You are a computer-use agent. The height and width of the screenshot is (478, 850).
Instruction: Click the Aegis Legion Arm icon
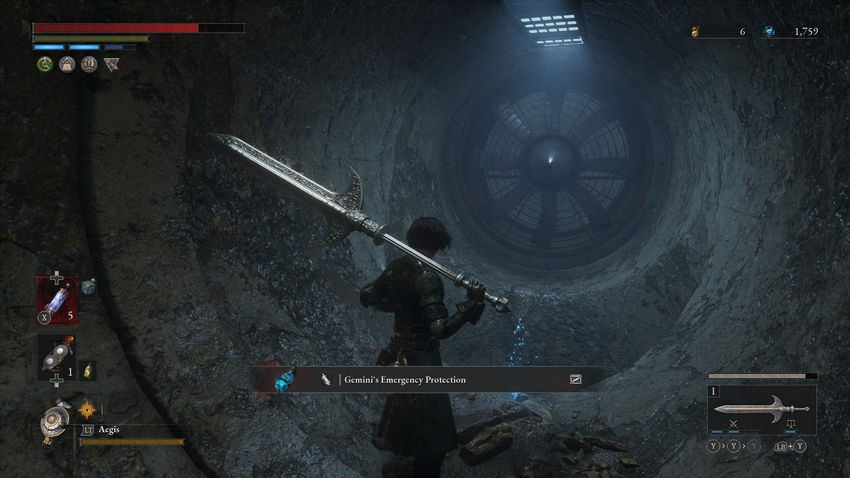point(53,422)
